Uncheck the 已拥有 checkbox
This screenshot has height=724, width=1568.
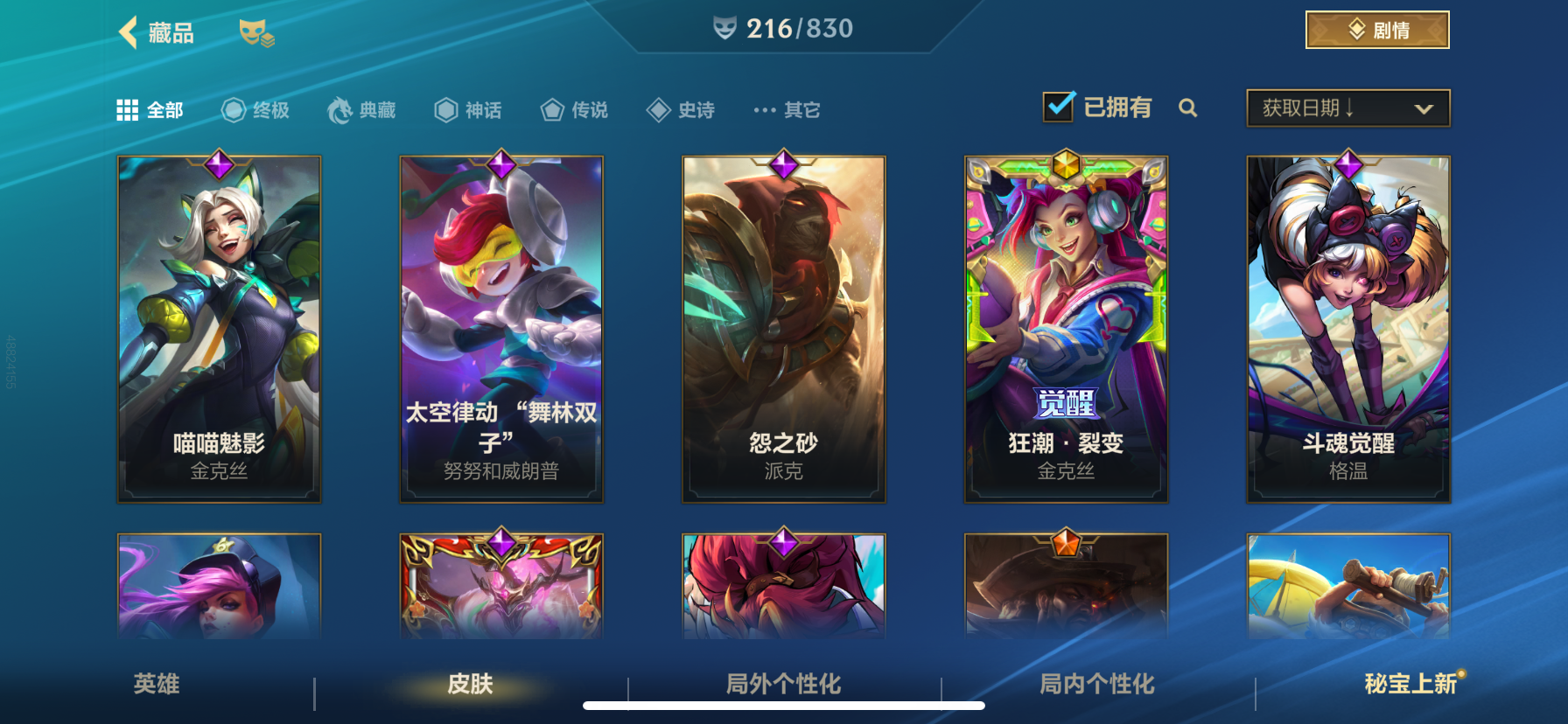click(1058, 105)
